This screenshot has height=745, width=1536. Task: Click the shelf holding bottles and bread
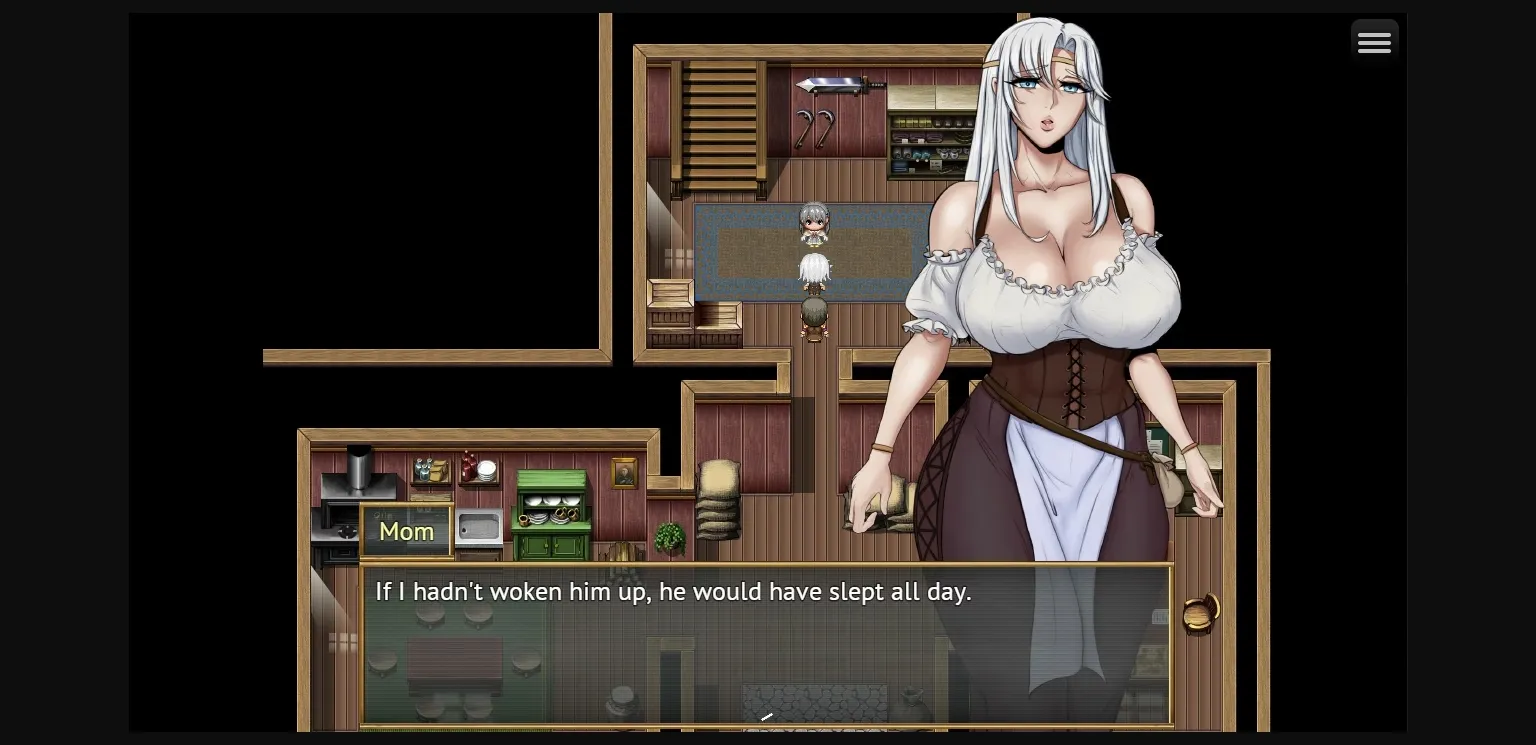430,470
